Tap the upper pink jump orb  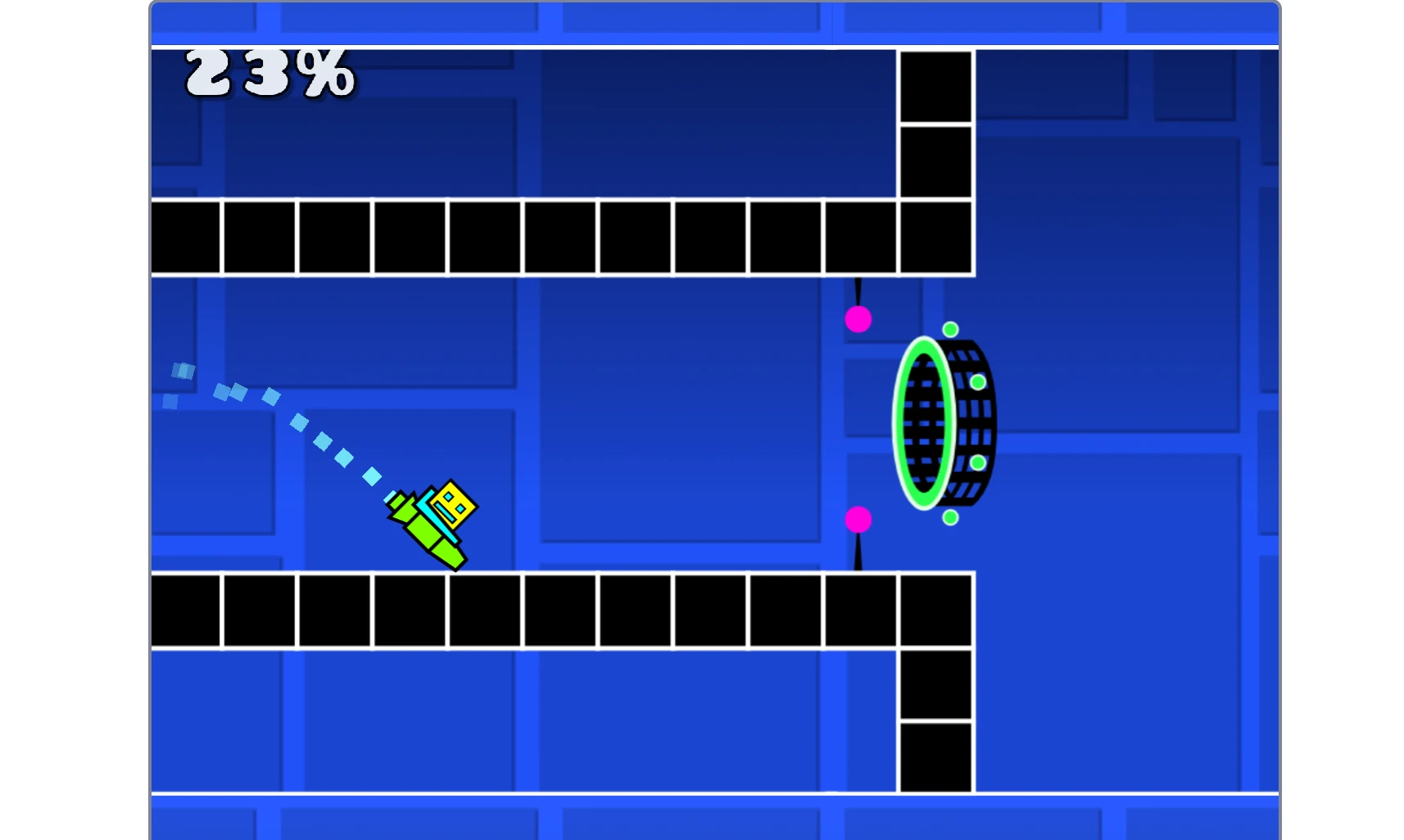858,320
